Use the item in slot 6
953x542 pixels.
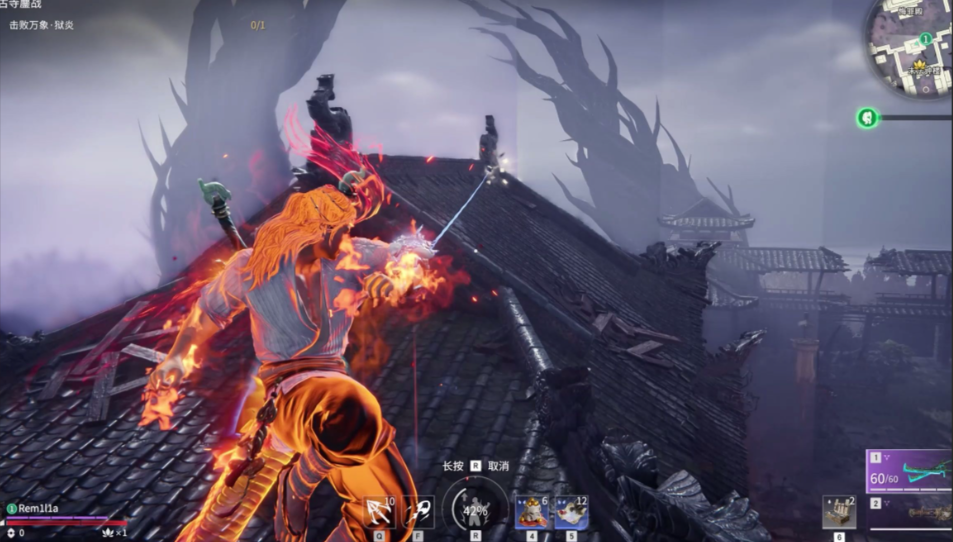pyautogui.click(x=838, y=512)
